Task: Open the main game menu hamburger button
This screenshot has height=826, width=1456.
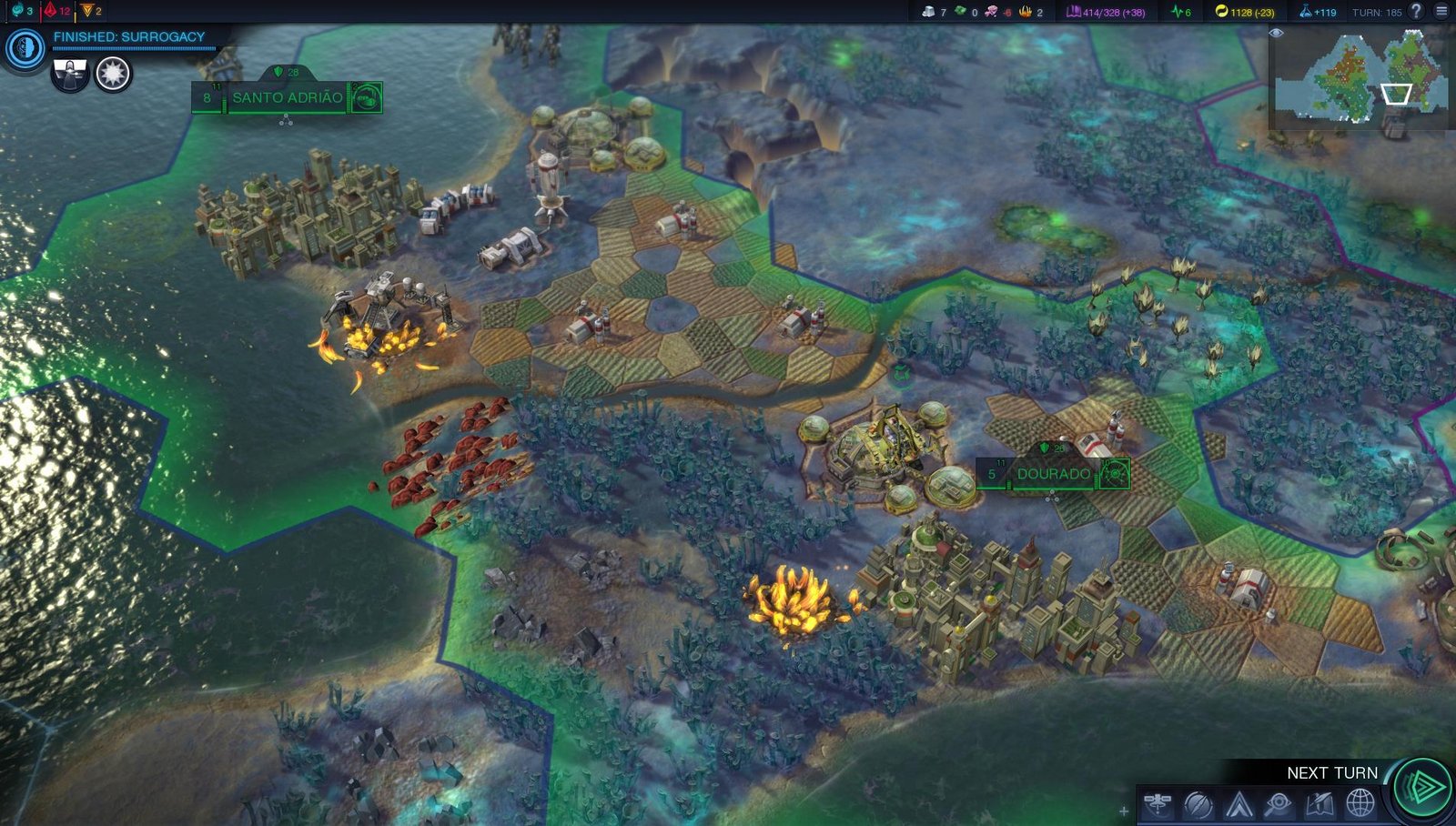Action: pos(1441,11)
